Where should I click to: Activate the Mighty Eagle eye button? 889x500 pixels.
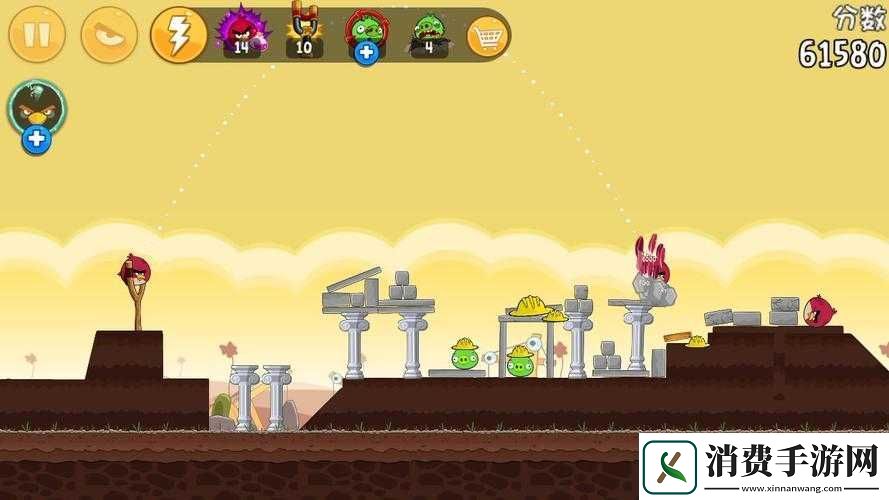(x=109, y=35)
